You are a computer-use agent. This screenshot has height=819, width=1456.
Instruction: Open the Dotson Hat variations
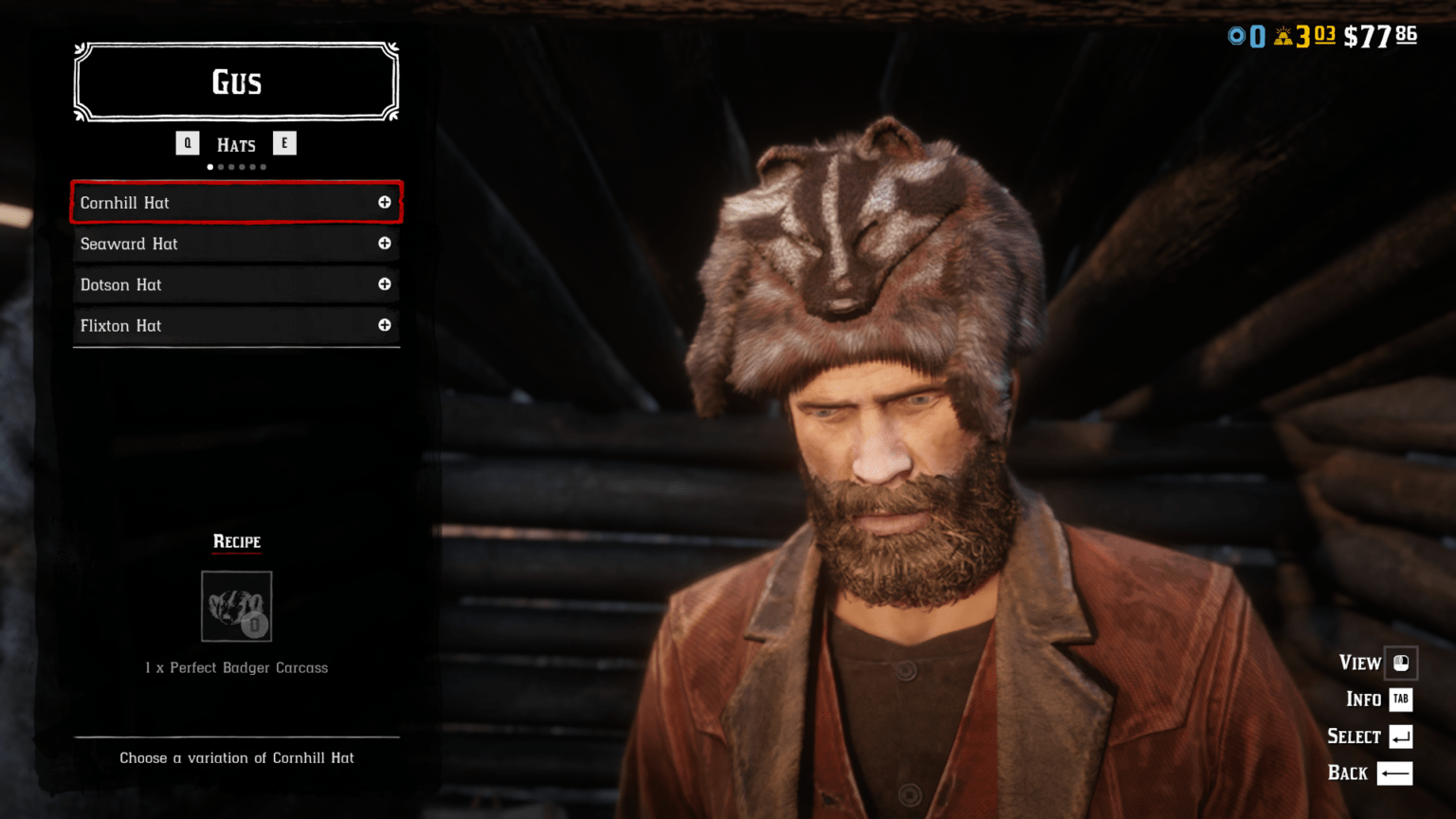coord(385,284)
